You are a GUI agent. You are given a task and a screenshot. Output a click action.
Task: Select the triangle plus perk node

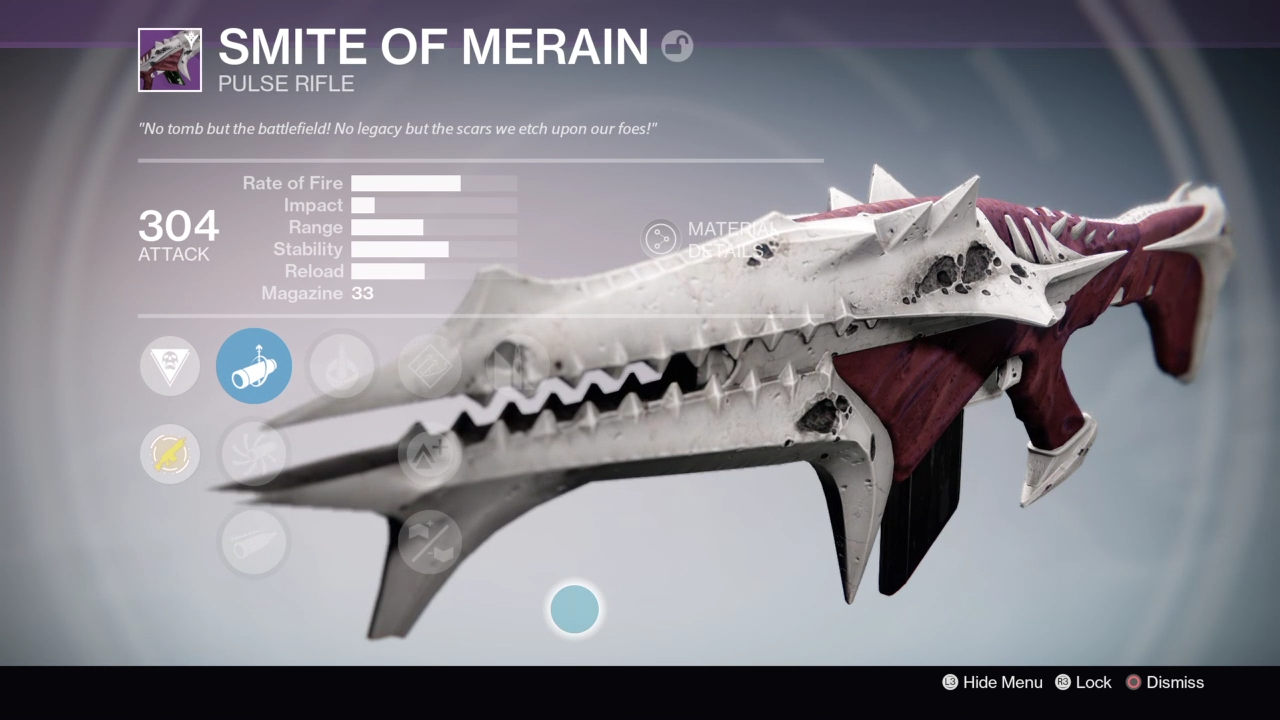point(430,454)
